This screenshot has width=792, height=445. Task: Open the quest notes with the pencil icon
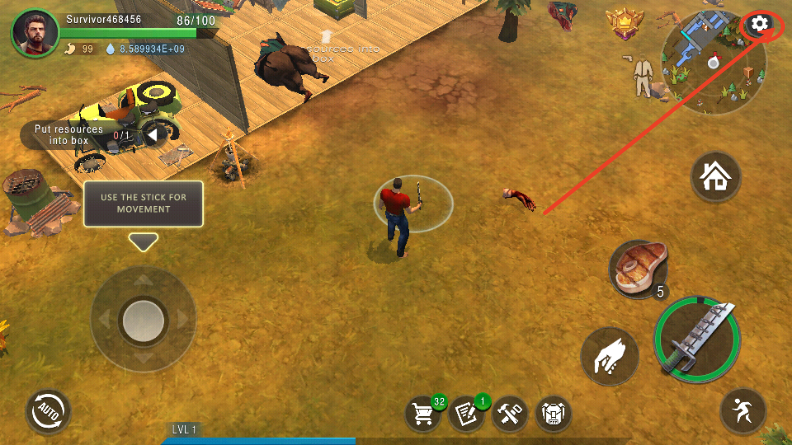point(467,413)
